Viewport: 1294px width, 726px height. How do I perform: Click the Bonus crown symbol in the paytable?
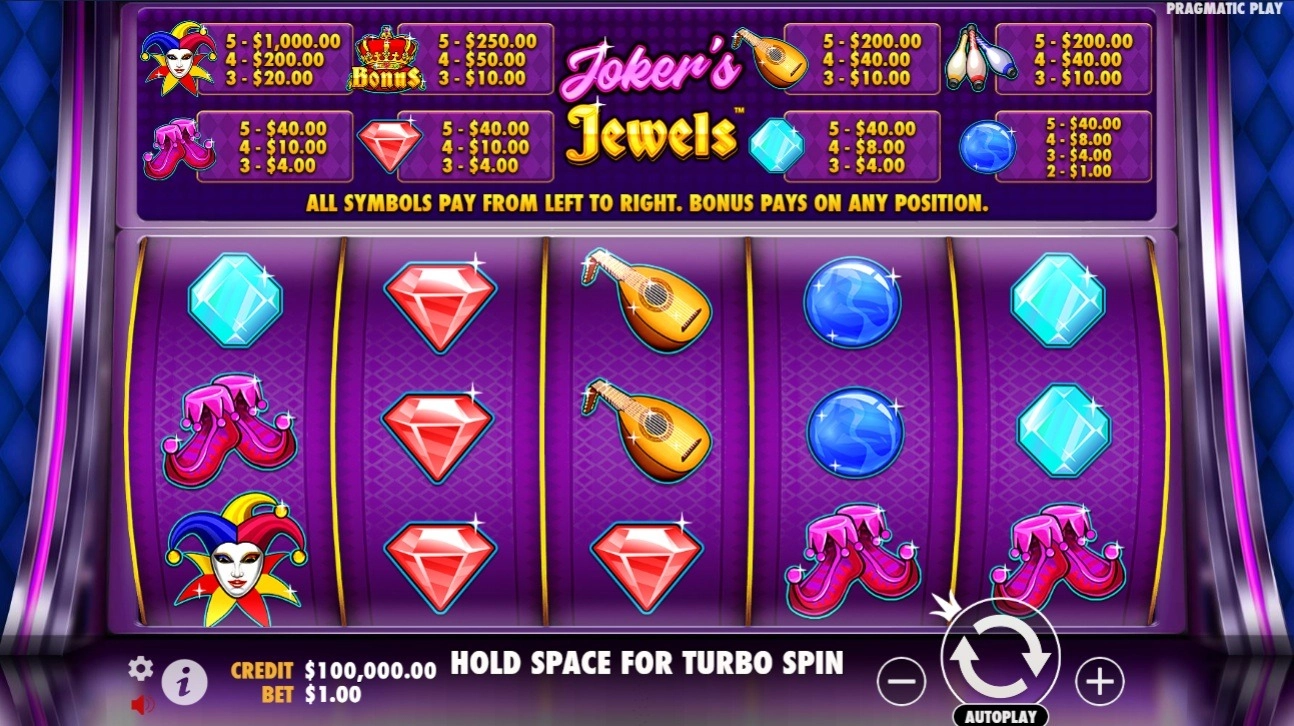tap(388, 56)
